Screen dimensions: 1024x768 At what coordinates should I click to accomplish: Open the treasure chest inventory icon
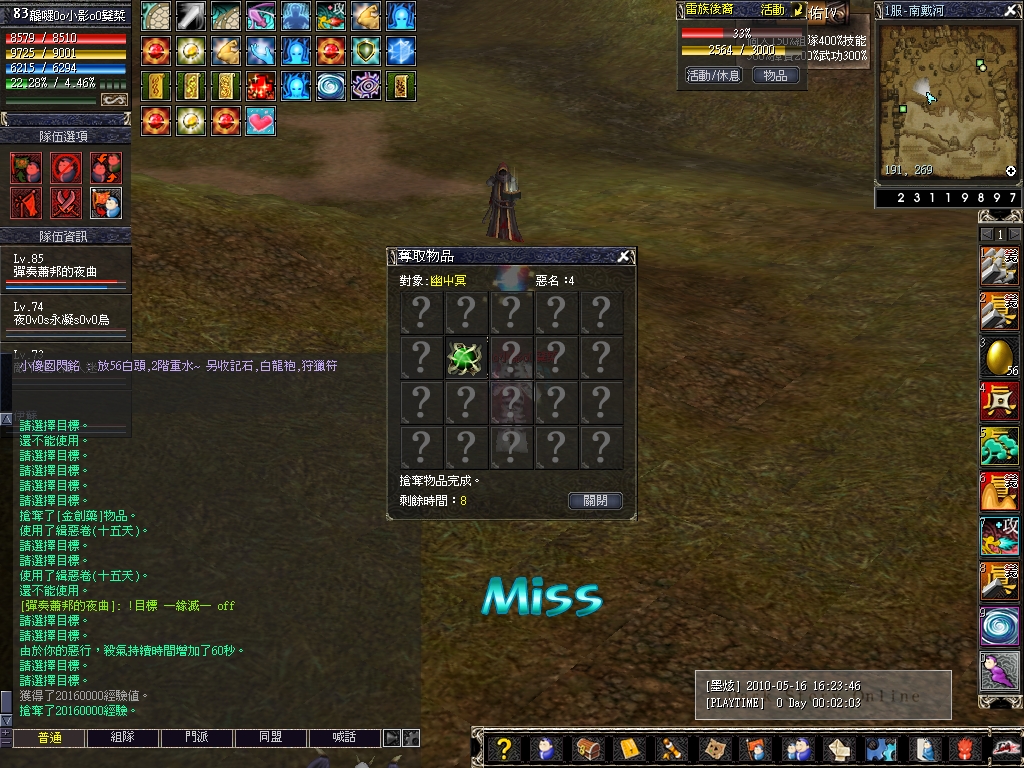(589, 748)
